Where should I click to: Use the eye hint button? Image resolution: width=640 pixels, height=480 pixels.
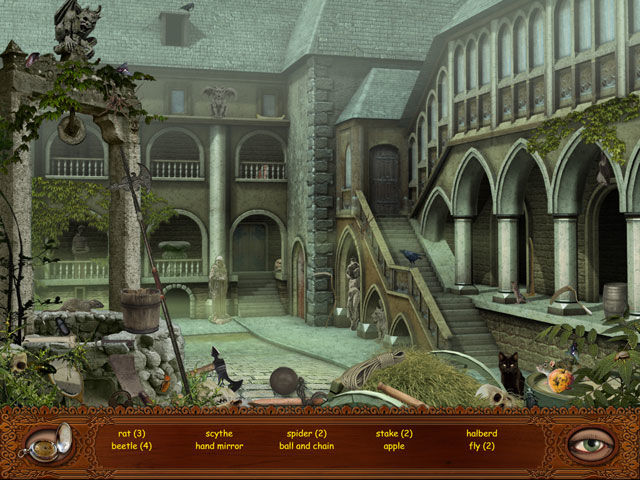pyautogui.click(x=591, y=441)
